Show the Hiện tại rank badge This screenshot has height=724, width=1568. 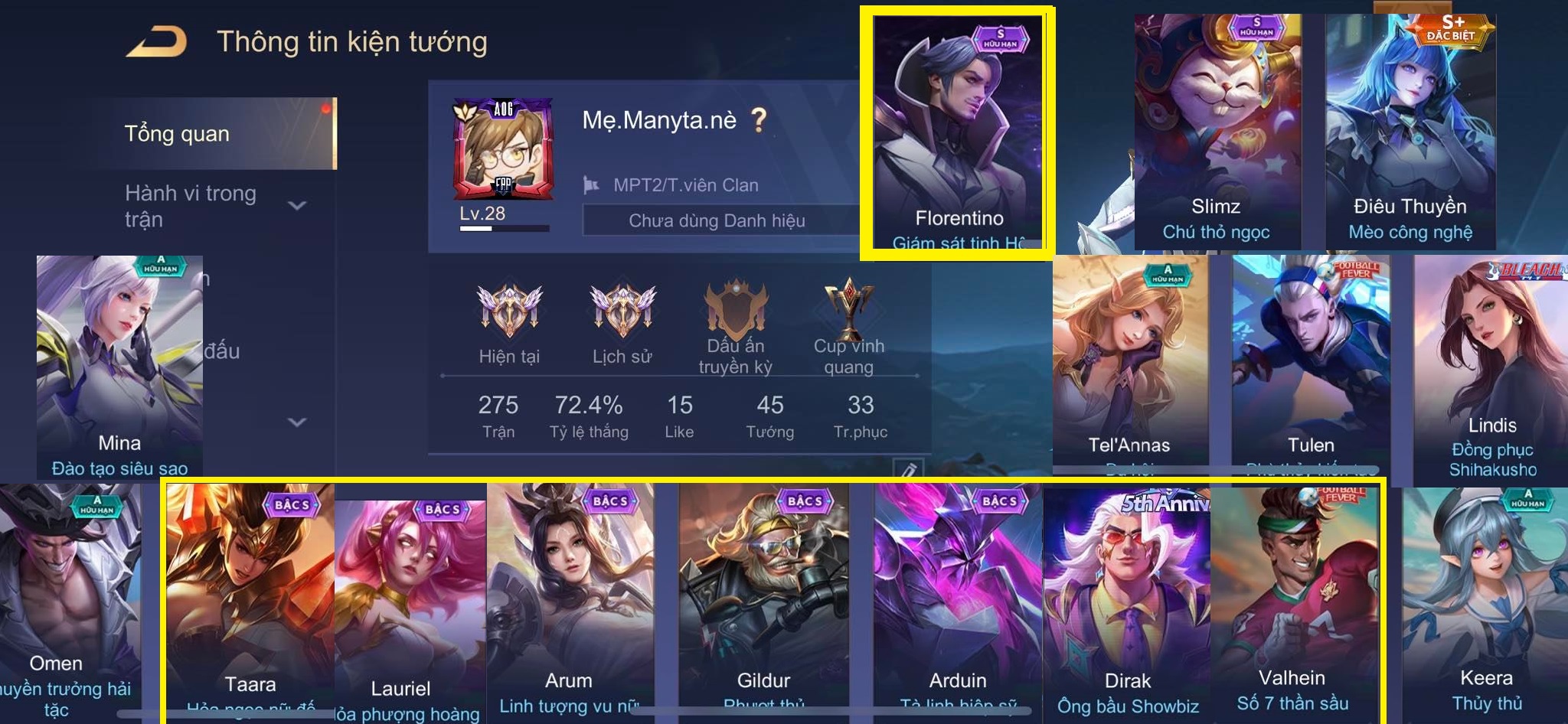click(x=509, y=311)
